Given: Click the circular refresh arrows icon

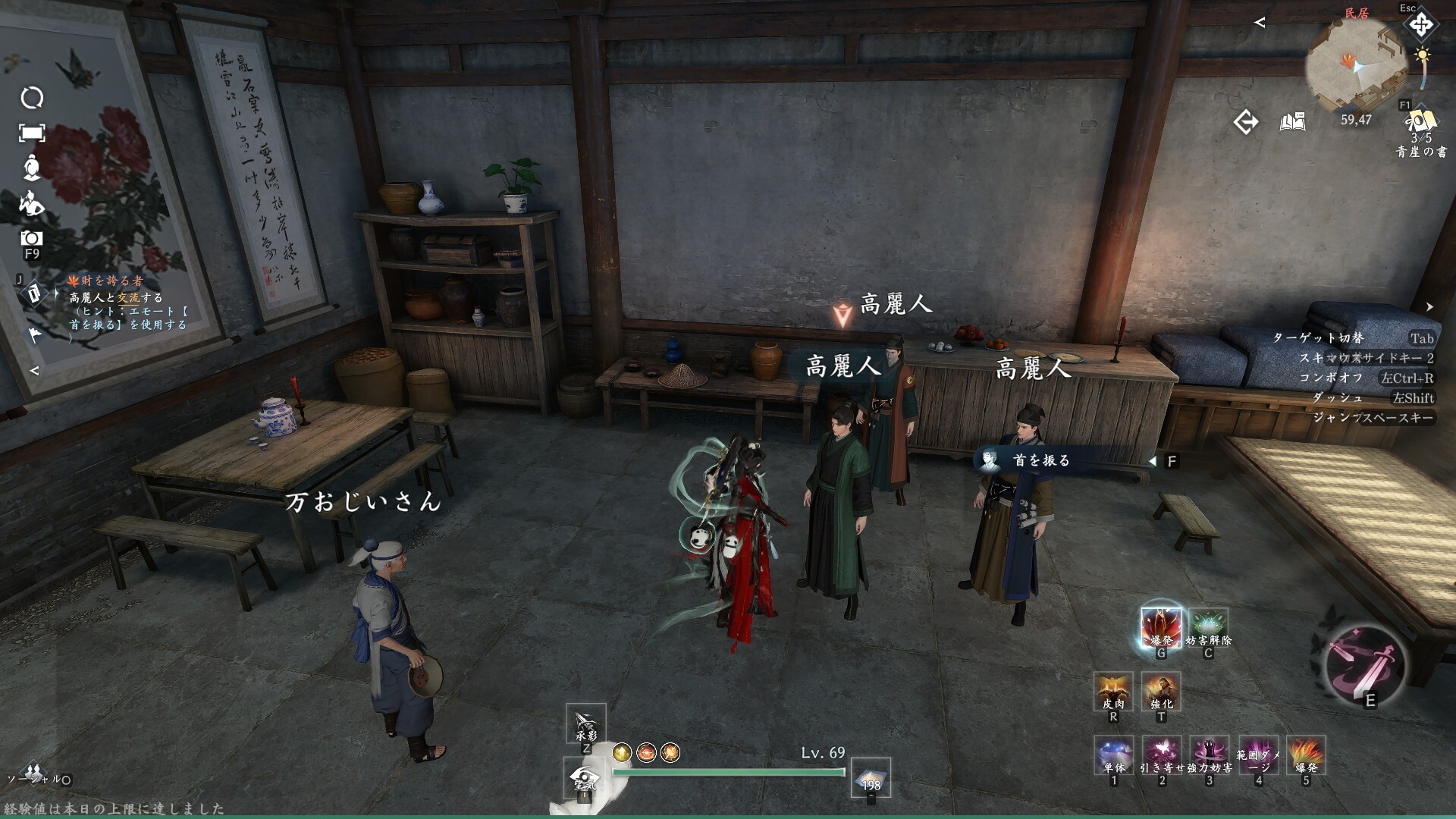Looking at the screenshot, I should tap(32, 98).
